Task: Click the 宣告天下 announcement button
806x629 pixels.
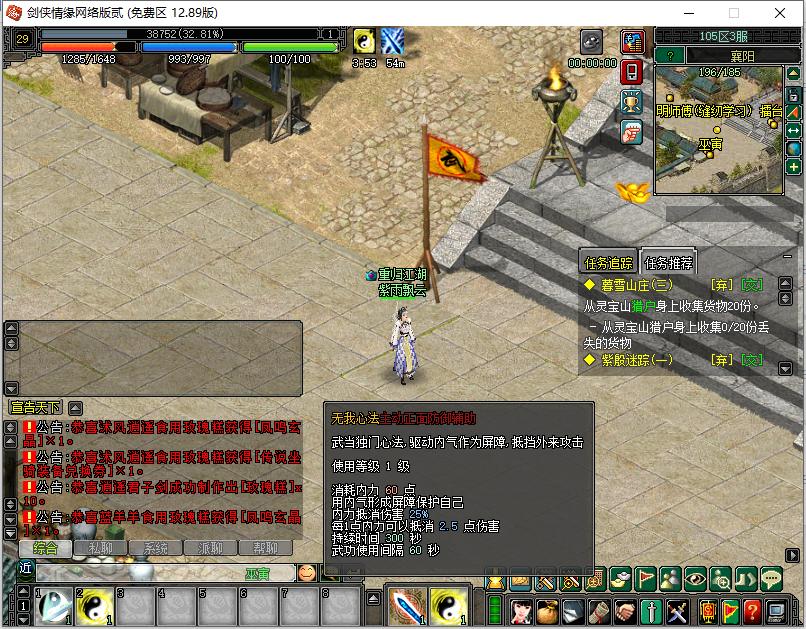Action: tap(35, 407)
